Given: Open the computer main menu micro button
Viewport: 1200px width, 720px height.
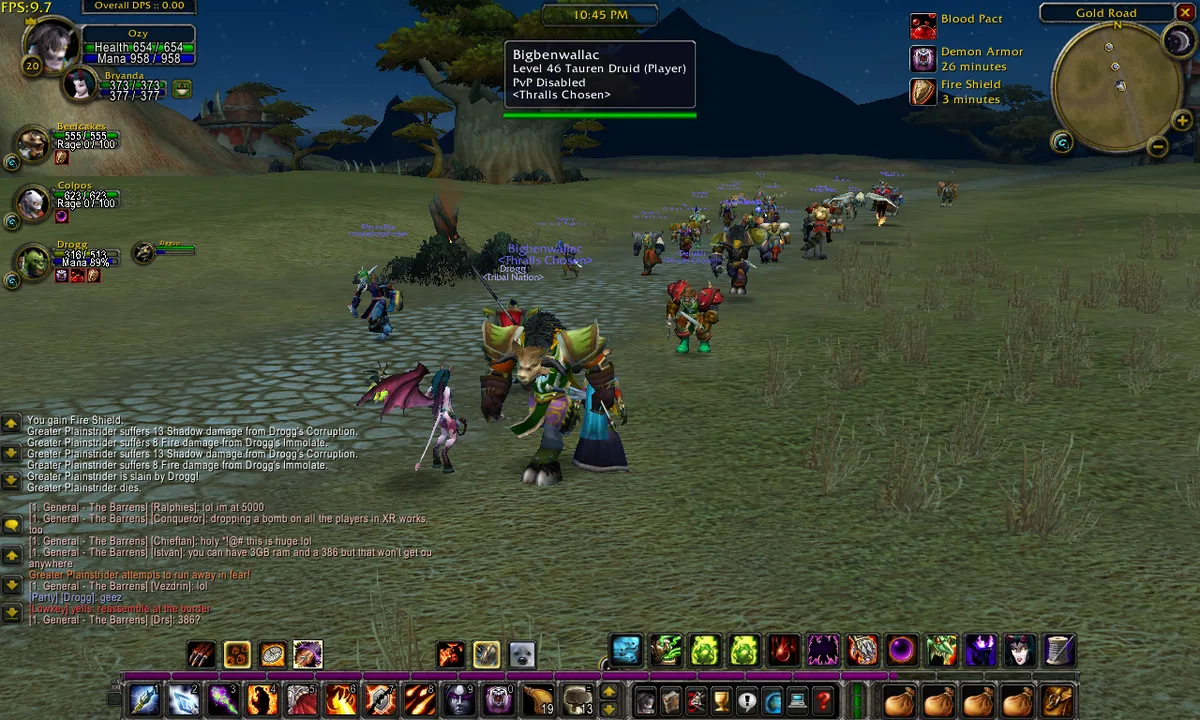Looking at the screenshot, I should click(x=798, y=700).
